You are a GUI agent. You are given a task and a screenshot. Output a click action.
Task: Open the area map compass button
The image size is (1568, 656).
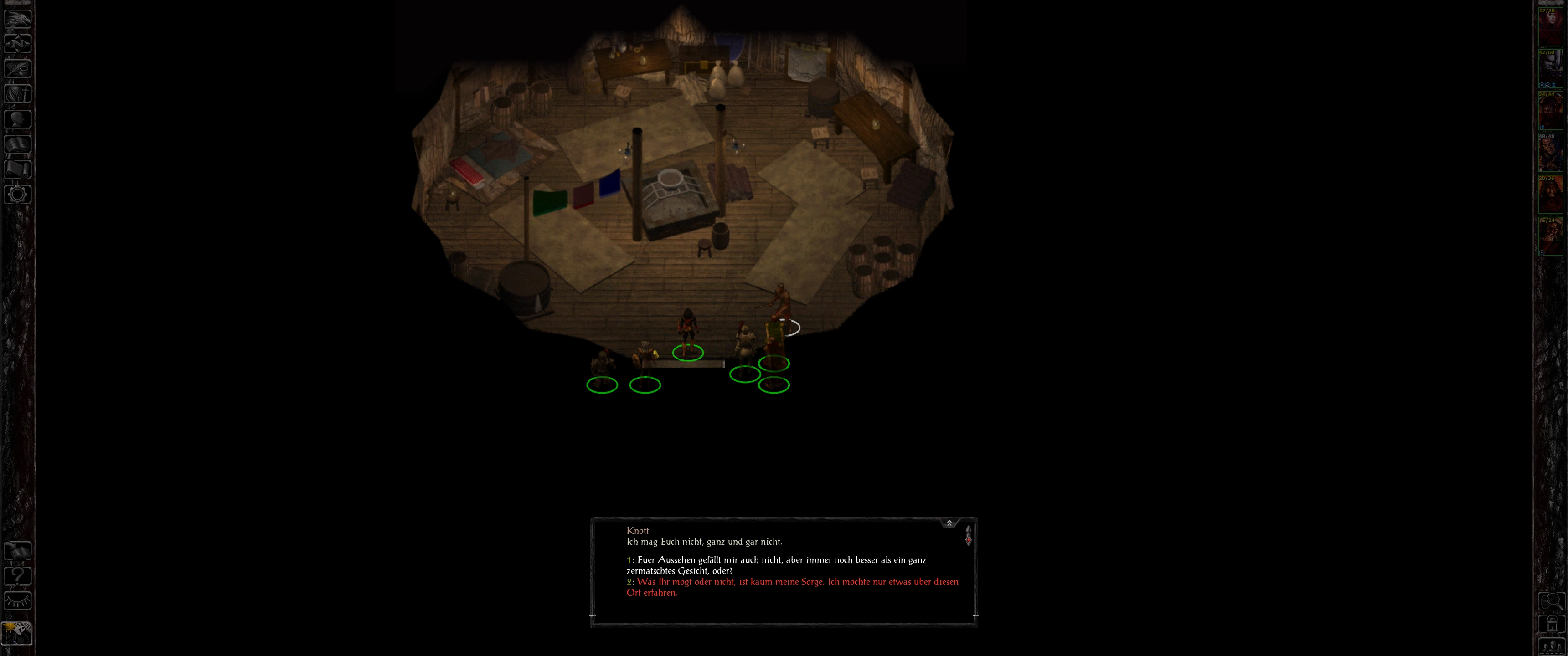(x=18, y=43)
